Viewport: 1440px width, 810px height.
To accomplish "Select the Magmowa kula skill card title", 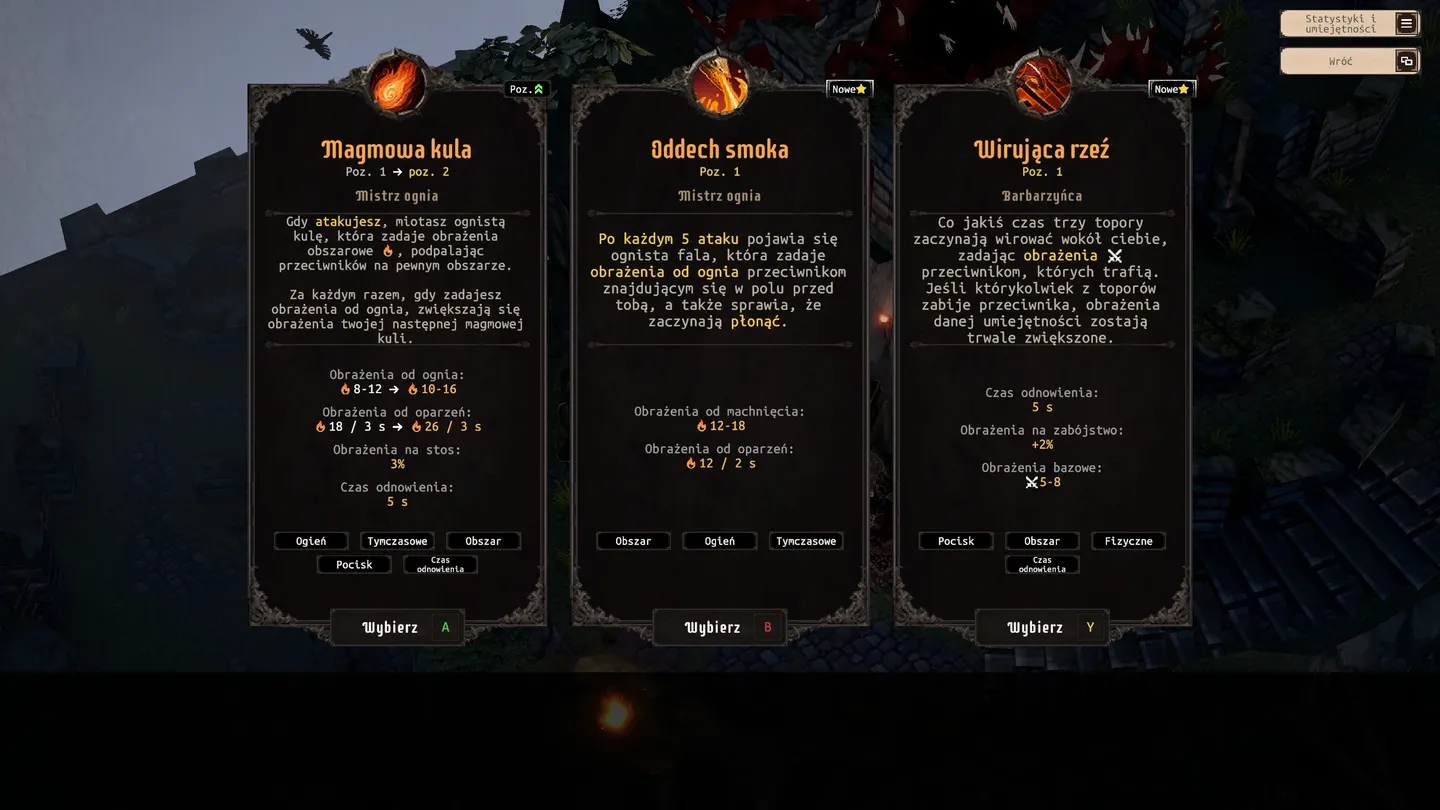I will pyautogui.click(x=397, y=150).
